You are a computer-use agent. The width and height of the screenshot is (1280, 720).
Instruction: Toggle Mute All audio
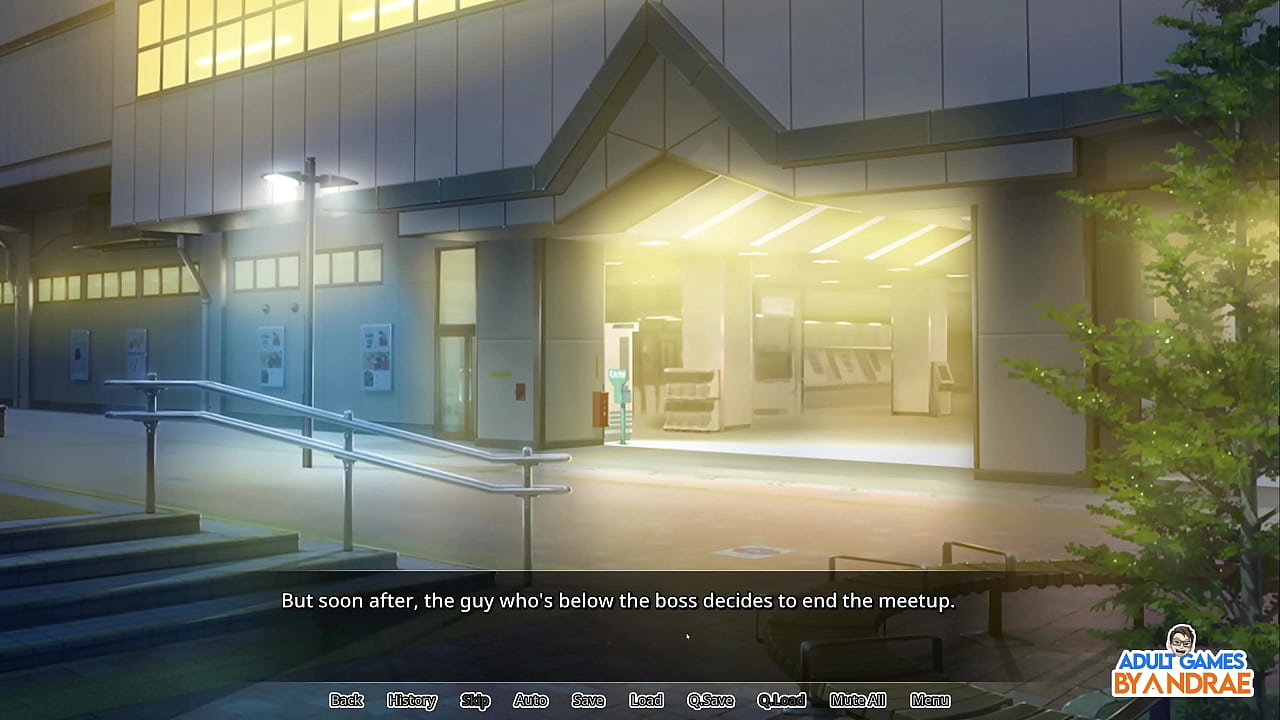858,700
